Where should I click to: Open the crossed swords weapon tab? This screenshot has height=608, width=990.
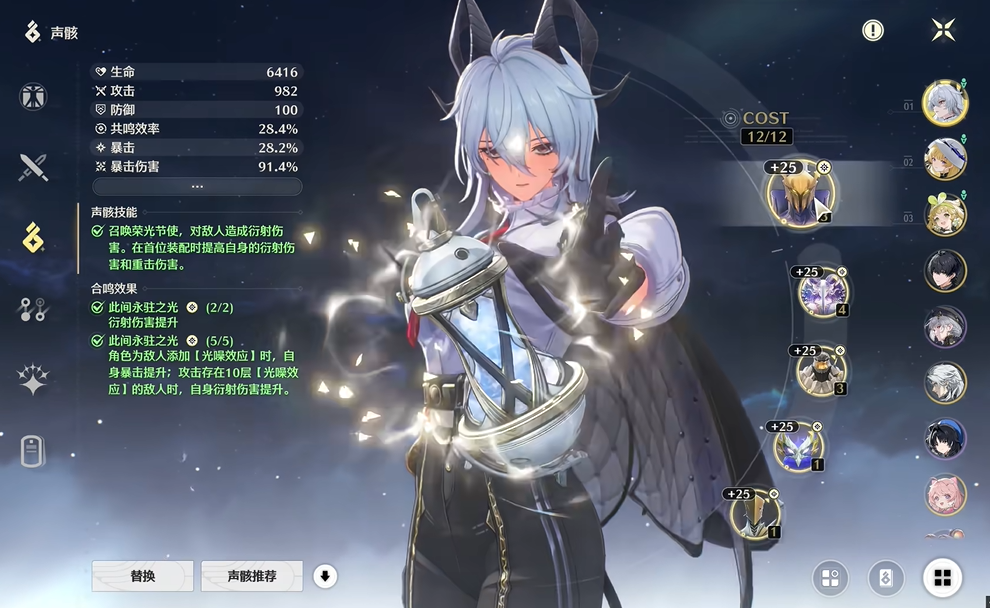(x=33, y=167)
